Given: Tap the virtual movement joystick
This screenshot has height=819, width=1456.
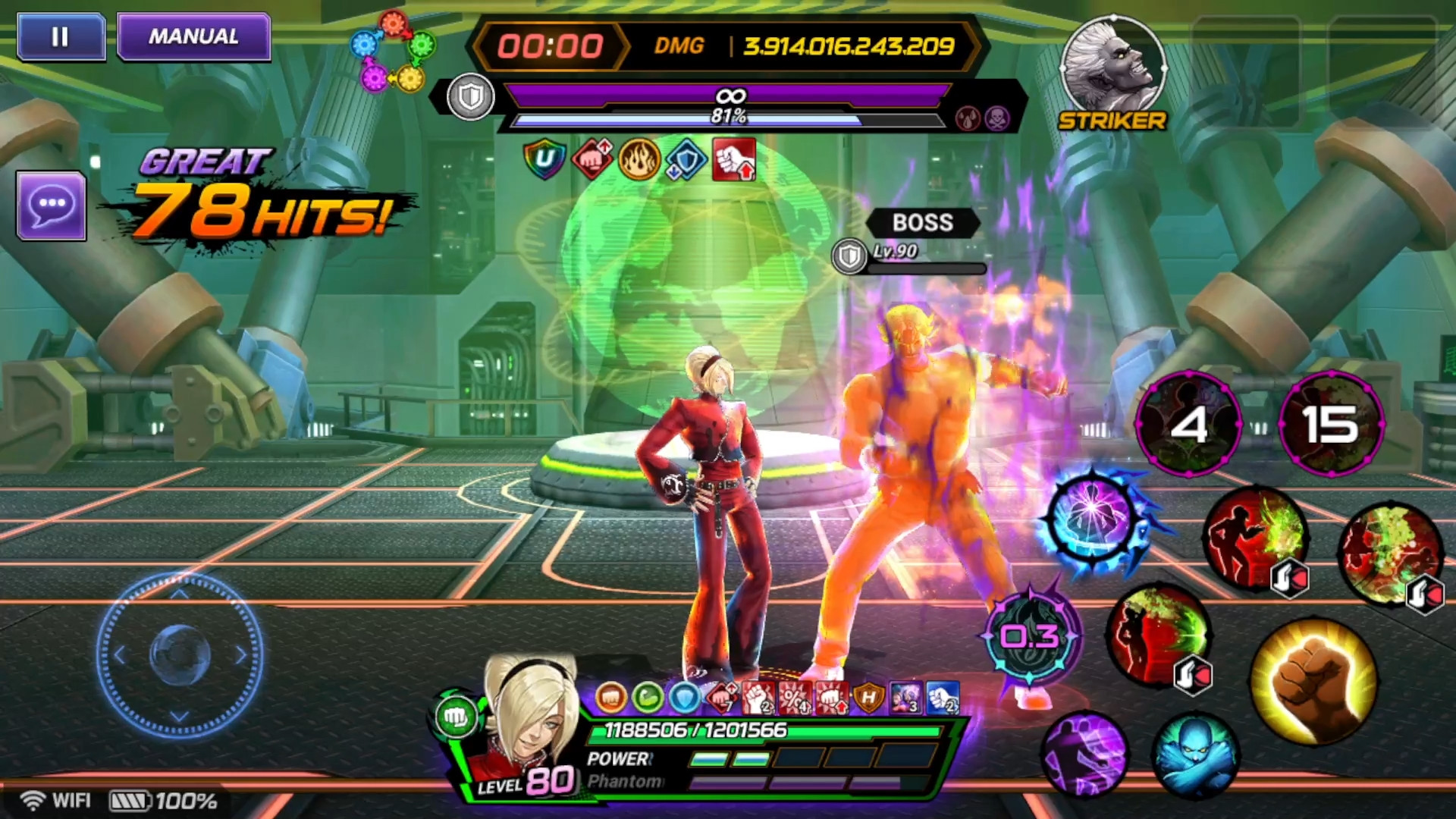Looking at the screenshot, I should click(x=180, y=654).
